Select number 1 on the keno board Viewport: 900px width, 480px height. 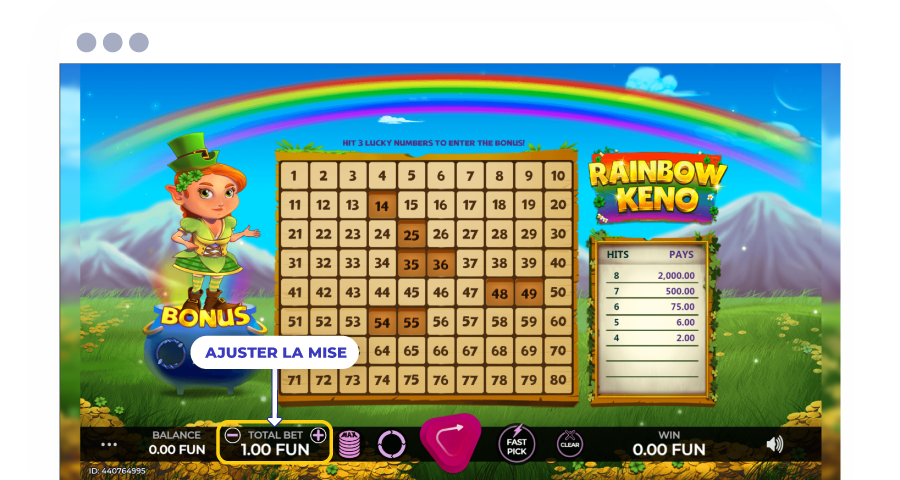click(294, 177)
